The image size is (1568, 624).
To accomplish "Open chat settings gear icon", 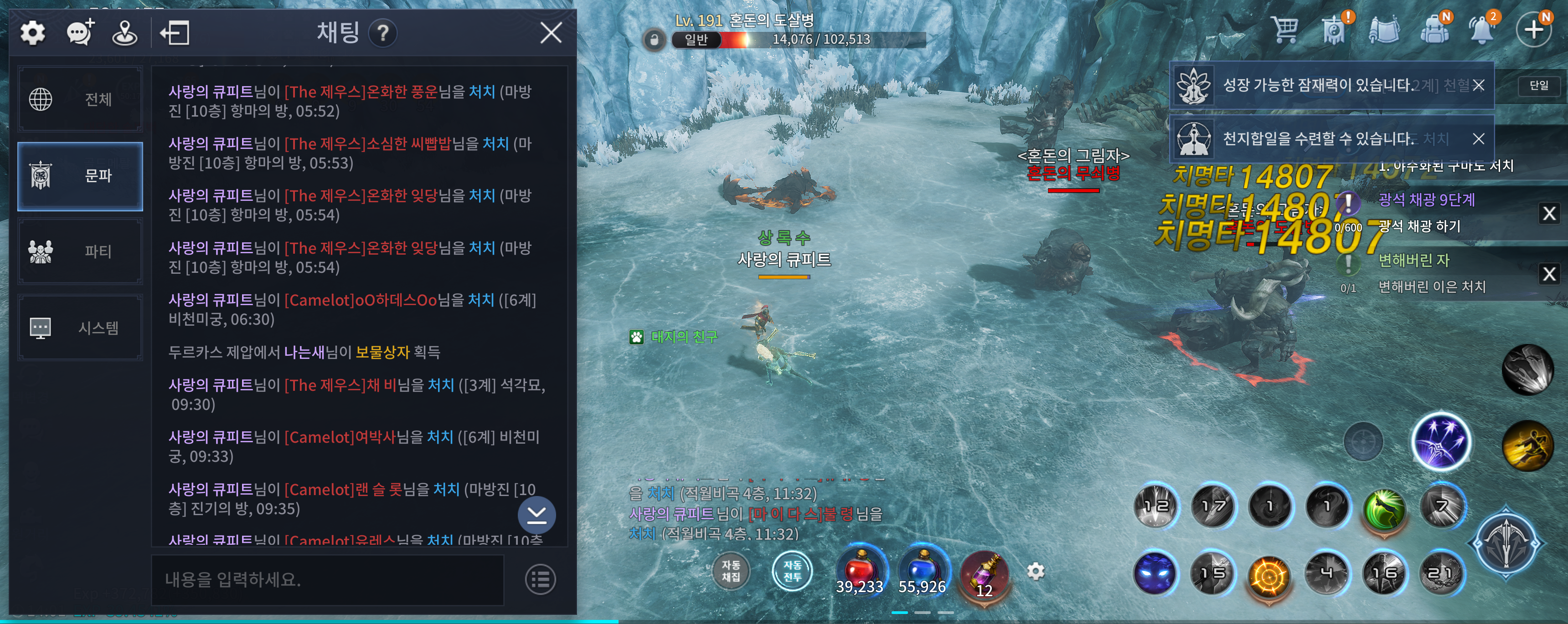I will (33, 33).
